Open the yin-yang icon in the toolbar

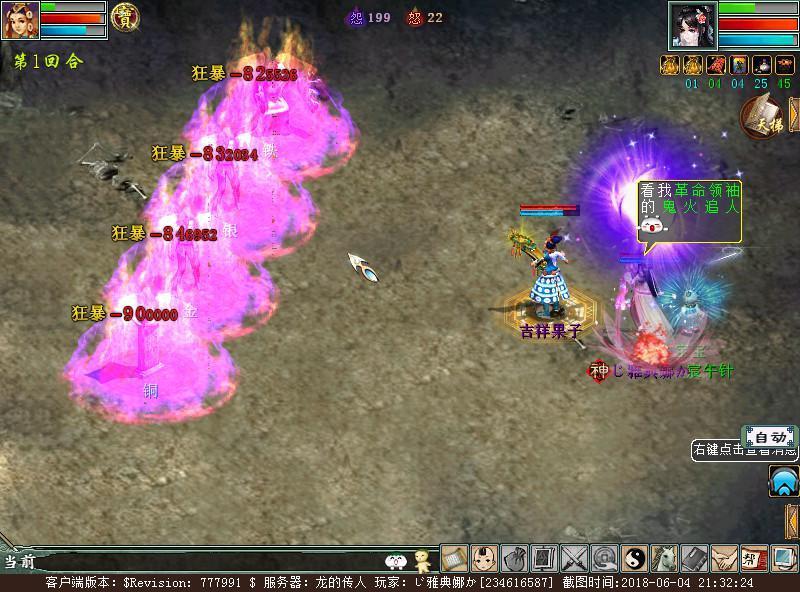tap(634, 558)
